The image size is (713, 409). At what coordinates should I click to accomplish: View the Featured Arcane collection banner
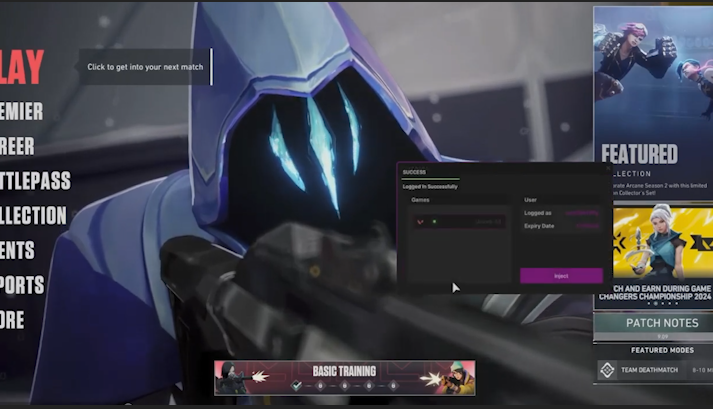(x=653, y=100)
